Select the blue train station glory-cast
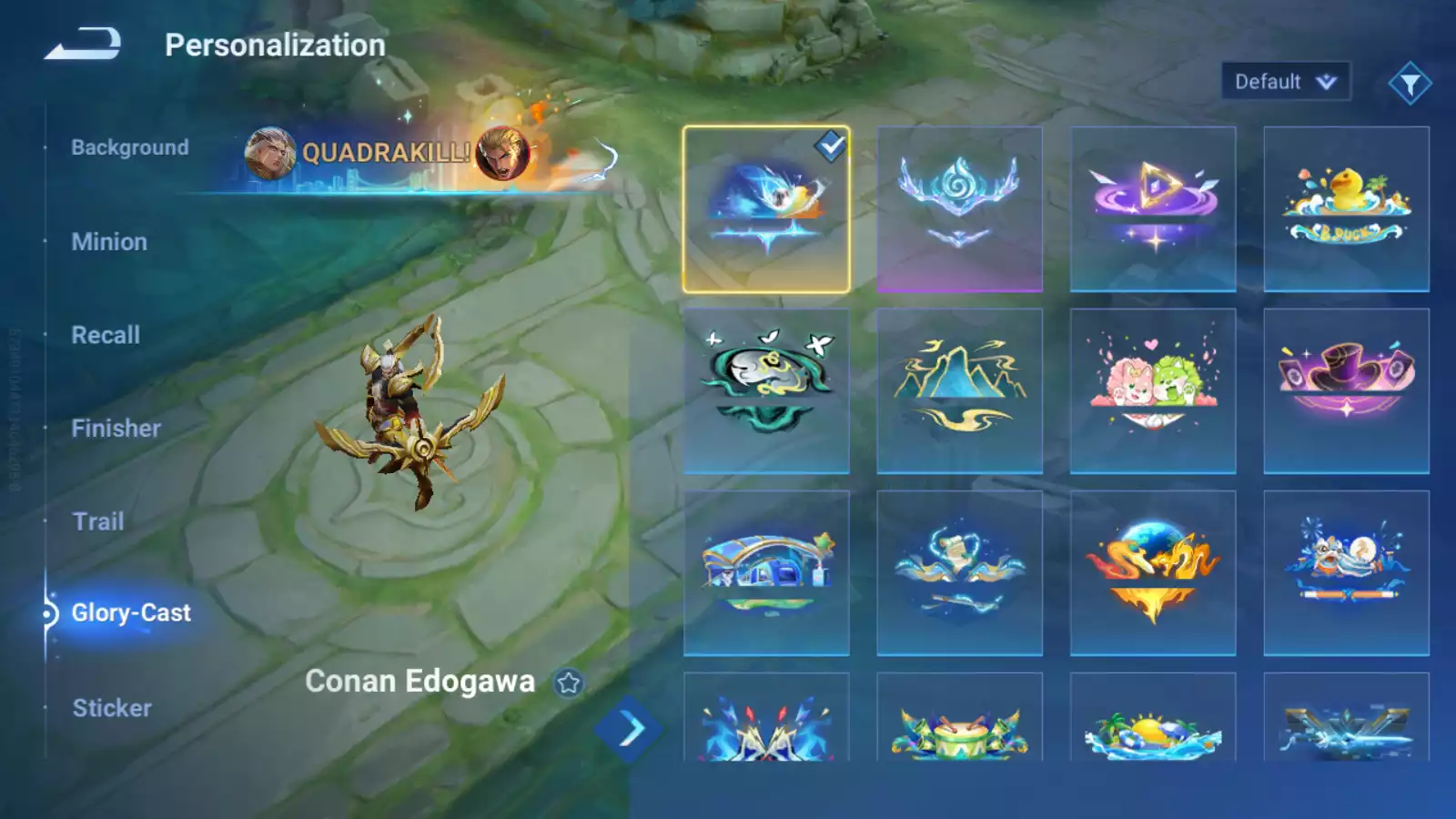The image size is (1456, 819). coord(766,573)
